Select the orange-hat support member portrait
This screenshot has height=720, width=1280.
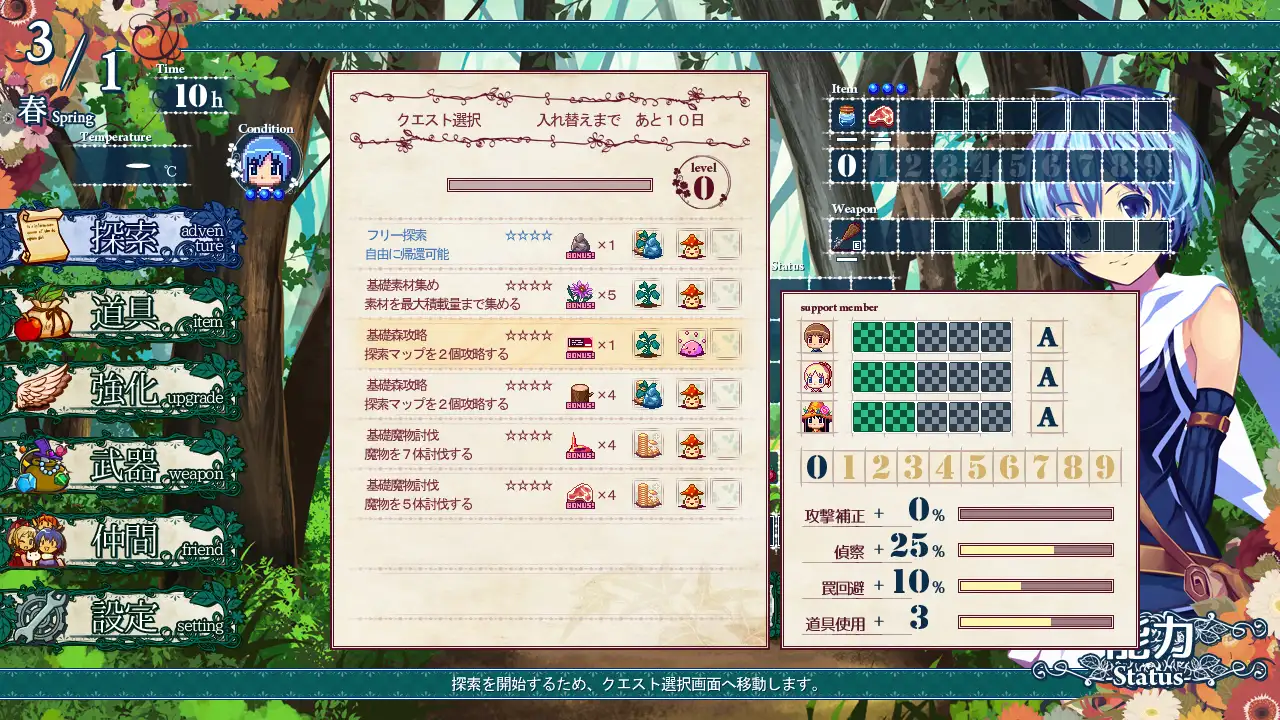[x=817, y=416]
